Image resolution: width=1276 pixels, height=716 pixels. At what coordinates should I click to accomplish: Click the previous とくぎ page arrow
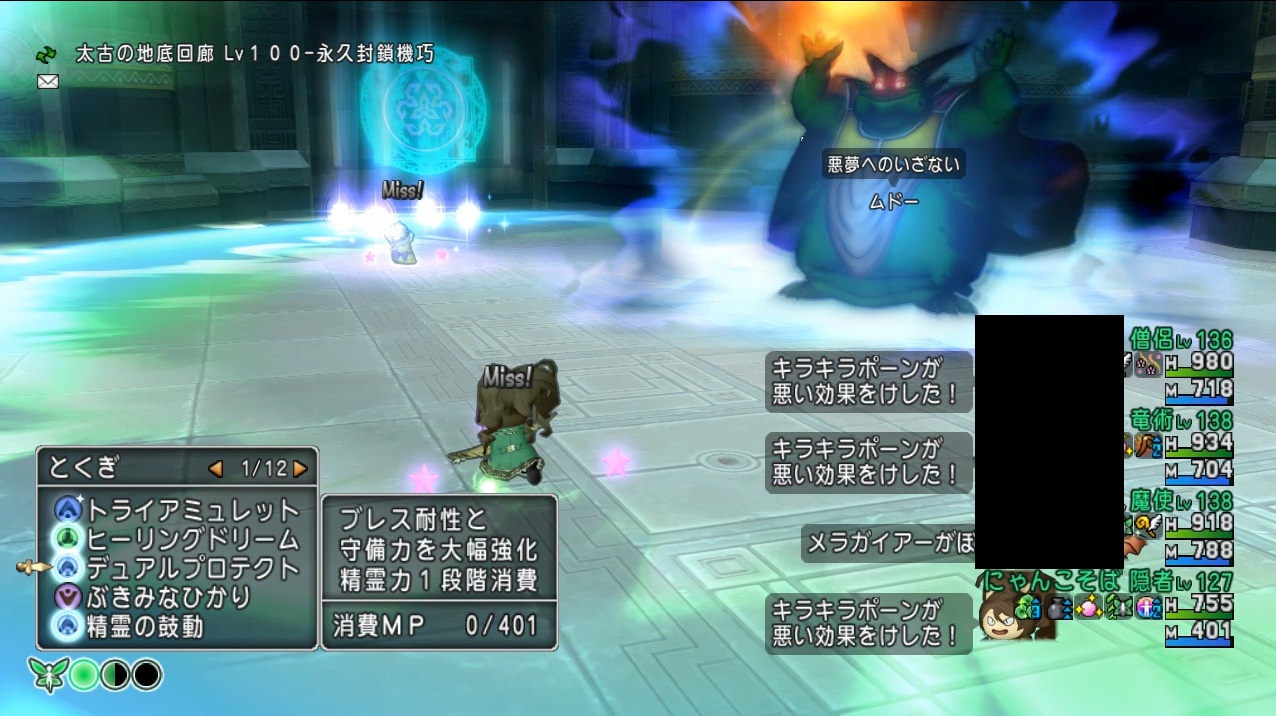tap(215, 468)
